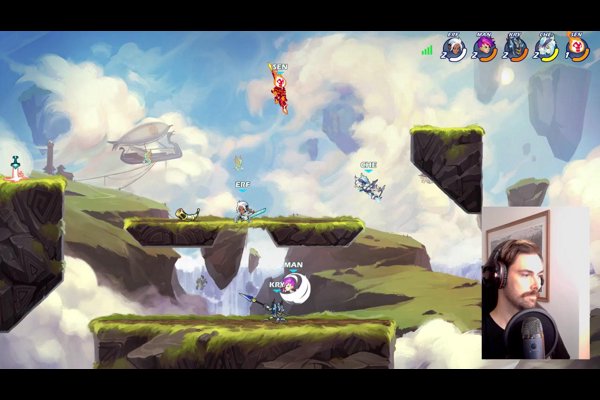
Task: Select the SEN red-and-gold player portrait
Action: click(577, 47)
